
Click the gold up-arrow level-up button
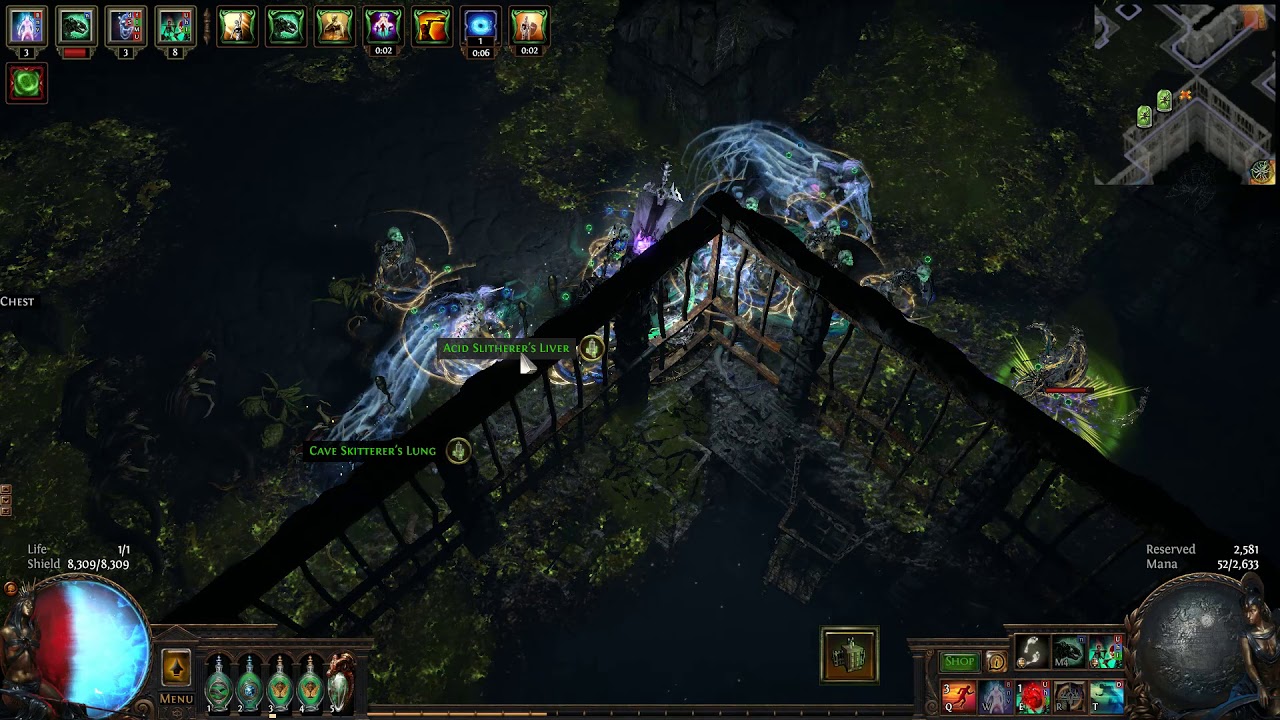tap(176, 668)
